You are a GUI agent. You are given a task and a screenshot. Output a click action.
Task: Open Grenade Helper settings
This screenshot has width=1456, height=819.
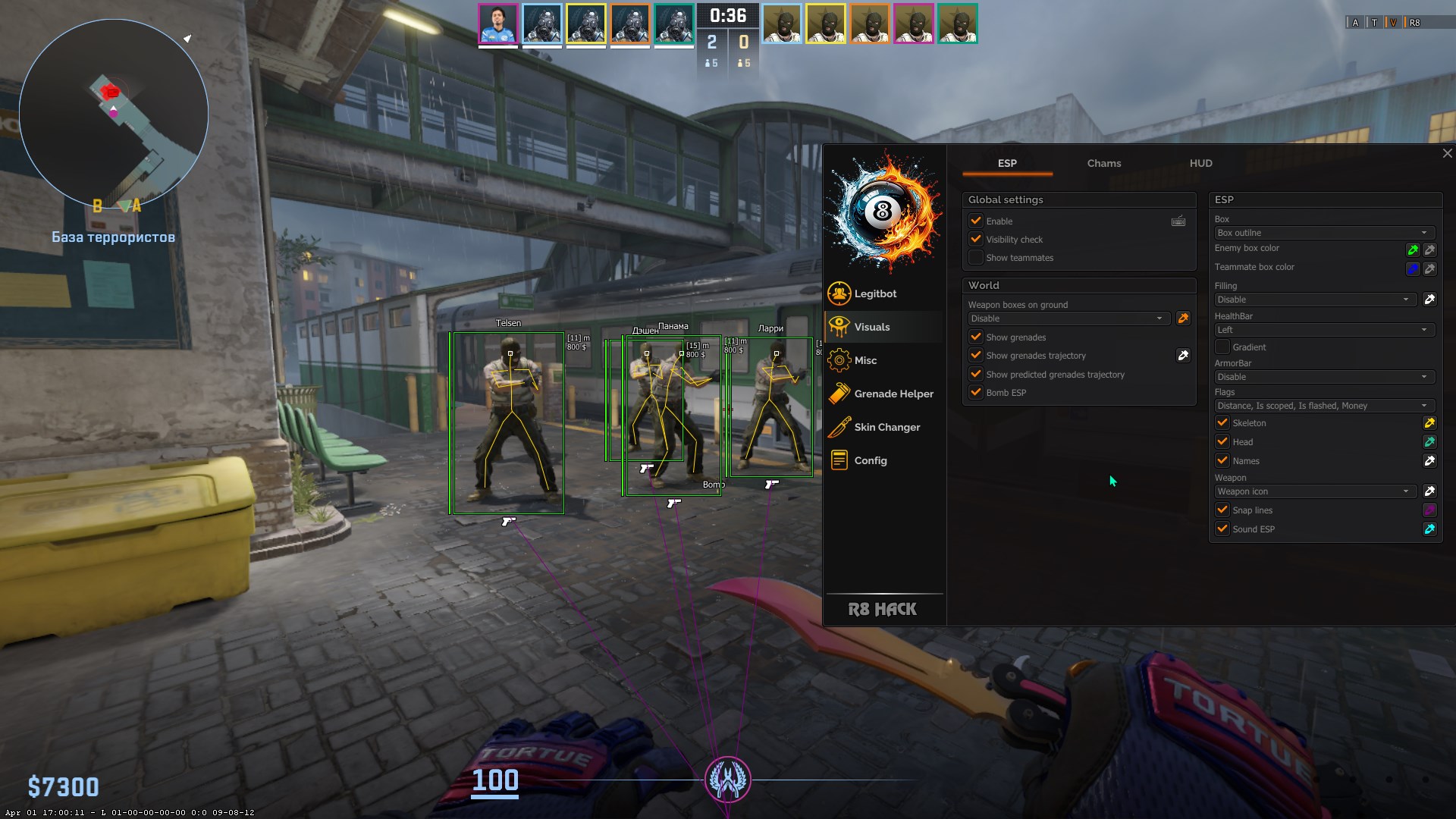click(893, 394)
